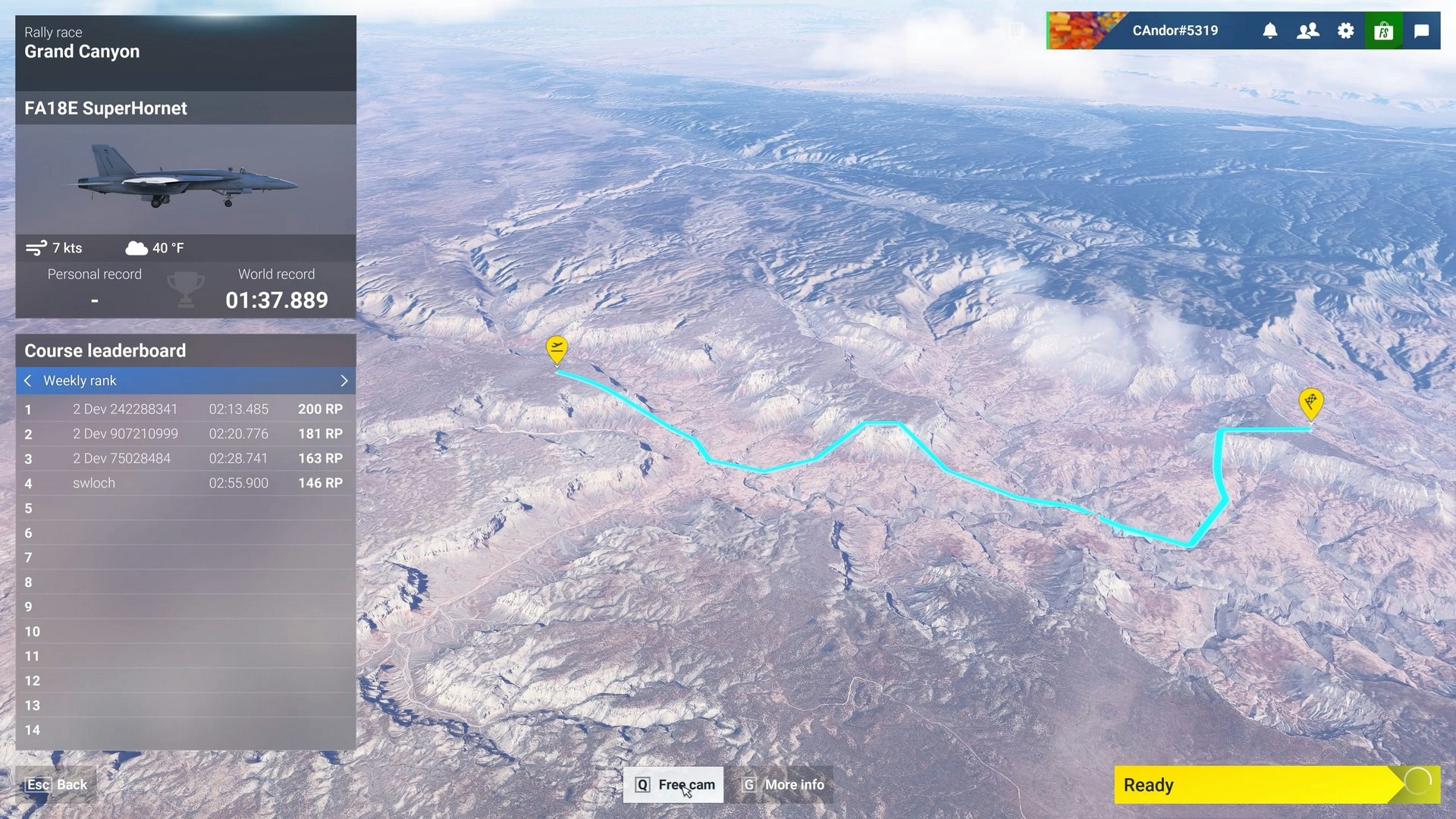The image size is (1456, 819).
Task: Select swloch's leaderboard entry
Action: pyautogui.click(x=186, y=483)
